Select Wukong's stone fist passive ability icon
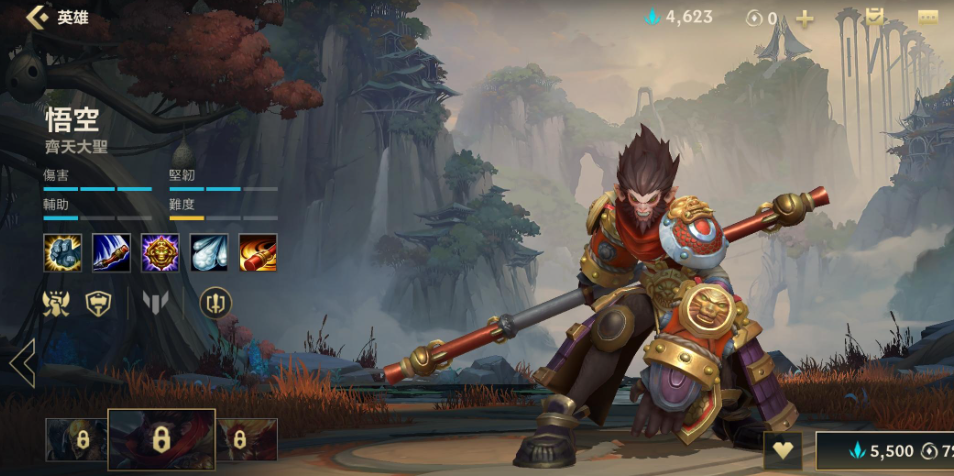 tap(62, 252)
